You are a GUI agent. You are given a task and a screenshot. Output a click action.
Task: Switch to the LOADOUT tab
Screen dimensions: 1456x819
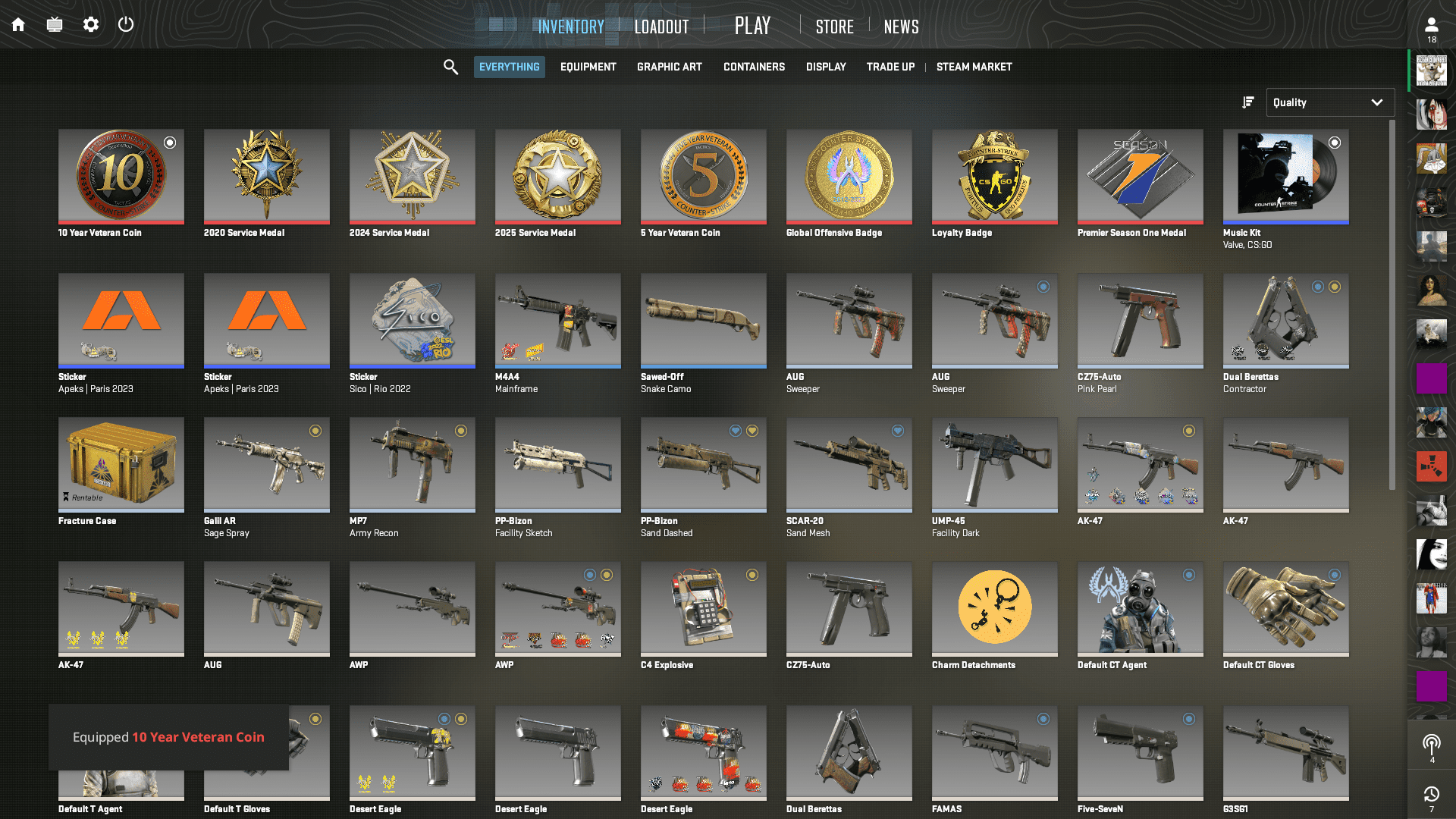point(661,26)
